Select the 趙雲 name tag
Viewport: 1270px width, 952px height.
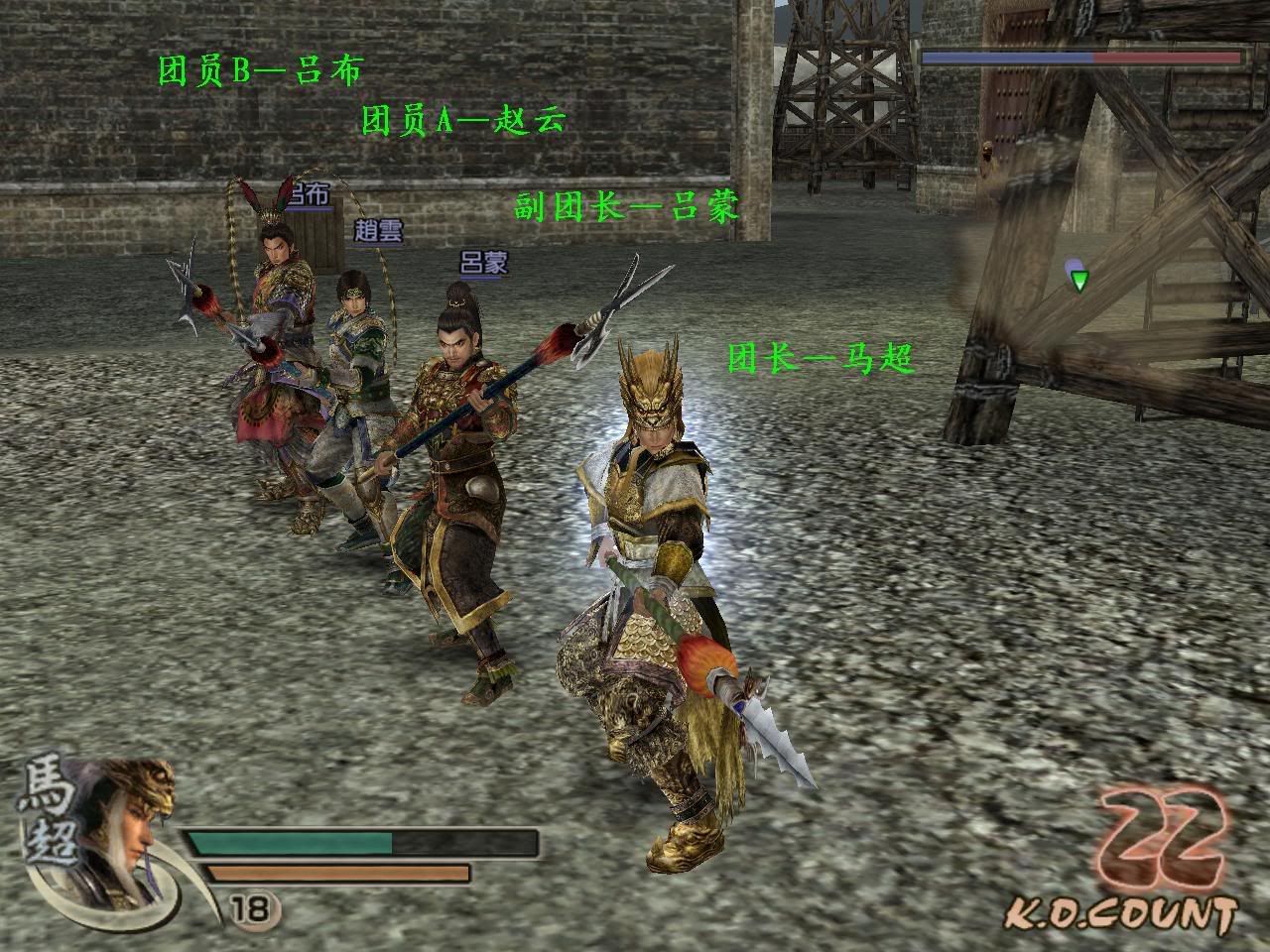[x=378, y=231]
